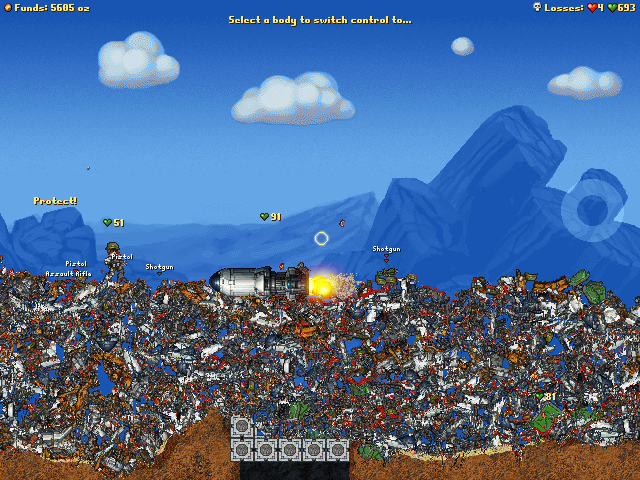This screenshot has width=640, height=480.
Task: Switch control to the rocket with 91 health
Action: coord(254,283)
